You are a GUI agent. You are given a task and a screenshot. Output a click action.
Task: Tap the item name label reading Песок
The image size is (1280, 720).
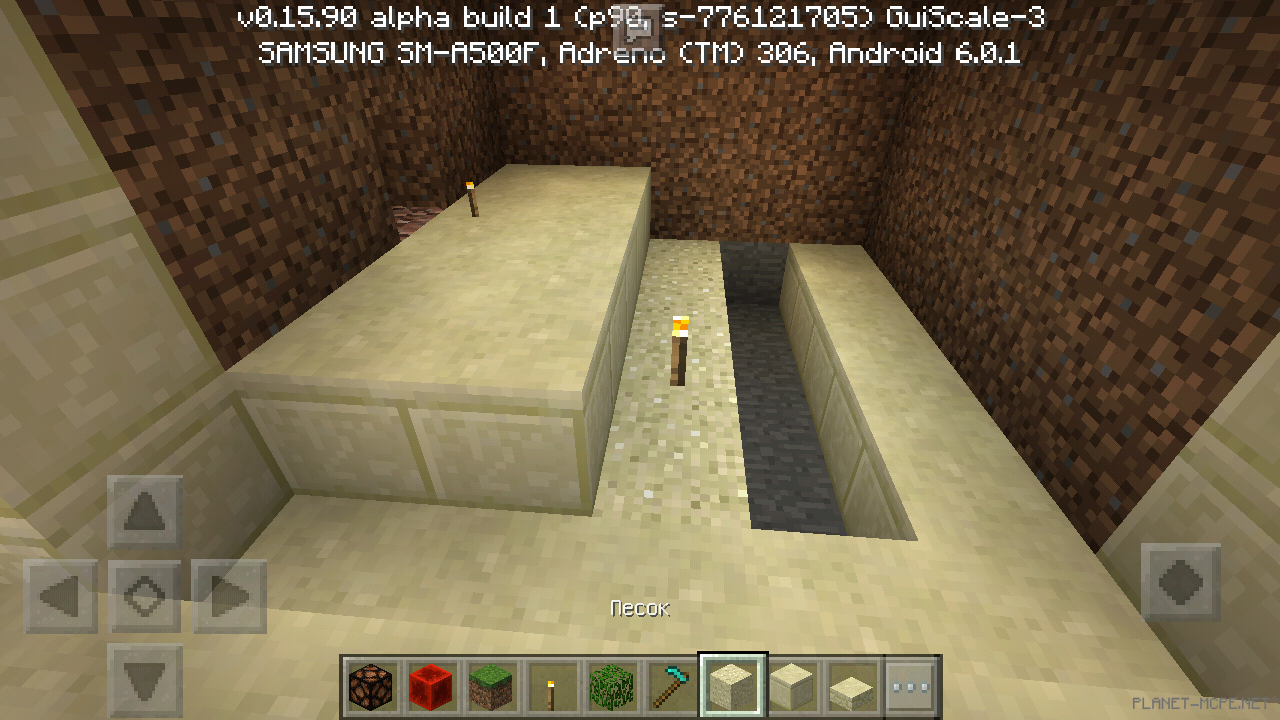[640, 607]
